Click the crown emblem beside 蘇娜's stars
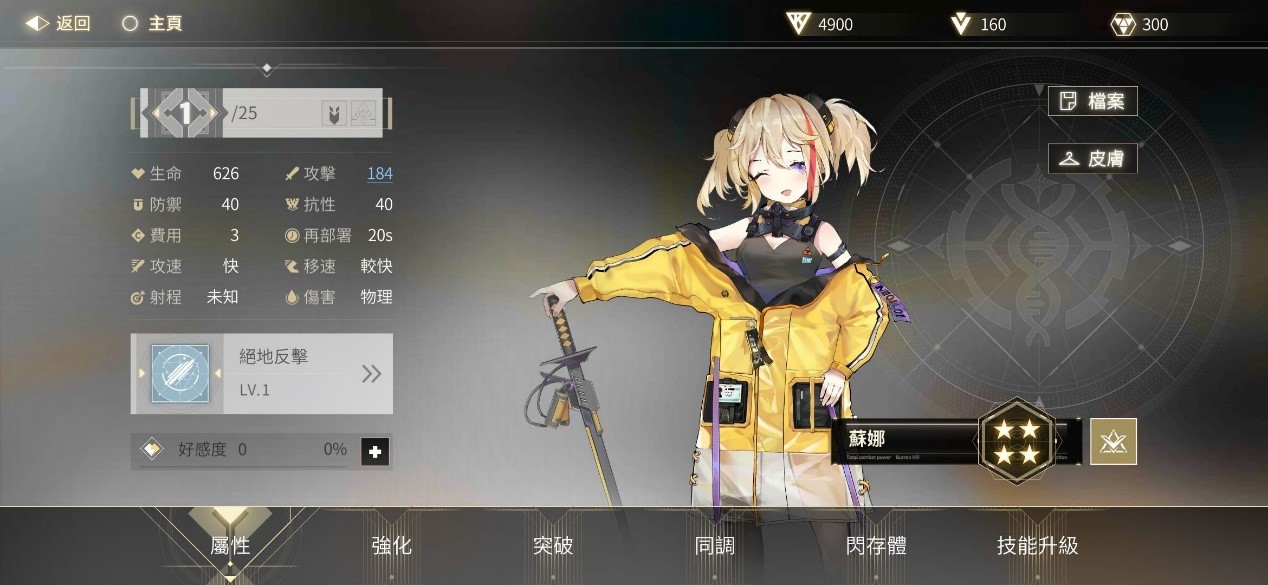The width and height of the screenshot is (1268, 585). pos(1113,442)
